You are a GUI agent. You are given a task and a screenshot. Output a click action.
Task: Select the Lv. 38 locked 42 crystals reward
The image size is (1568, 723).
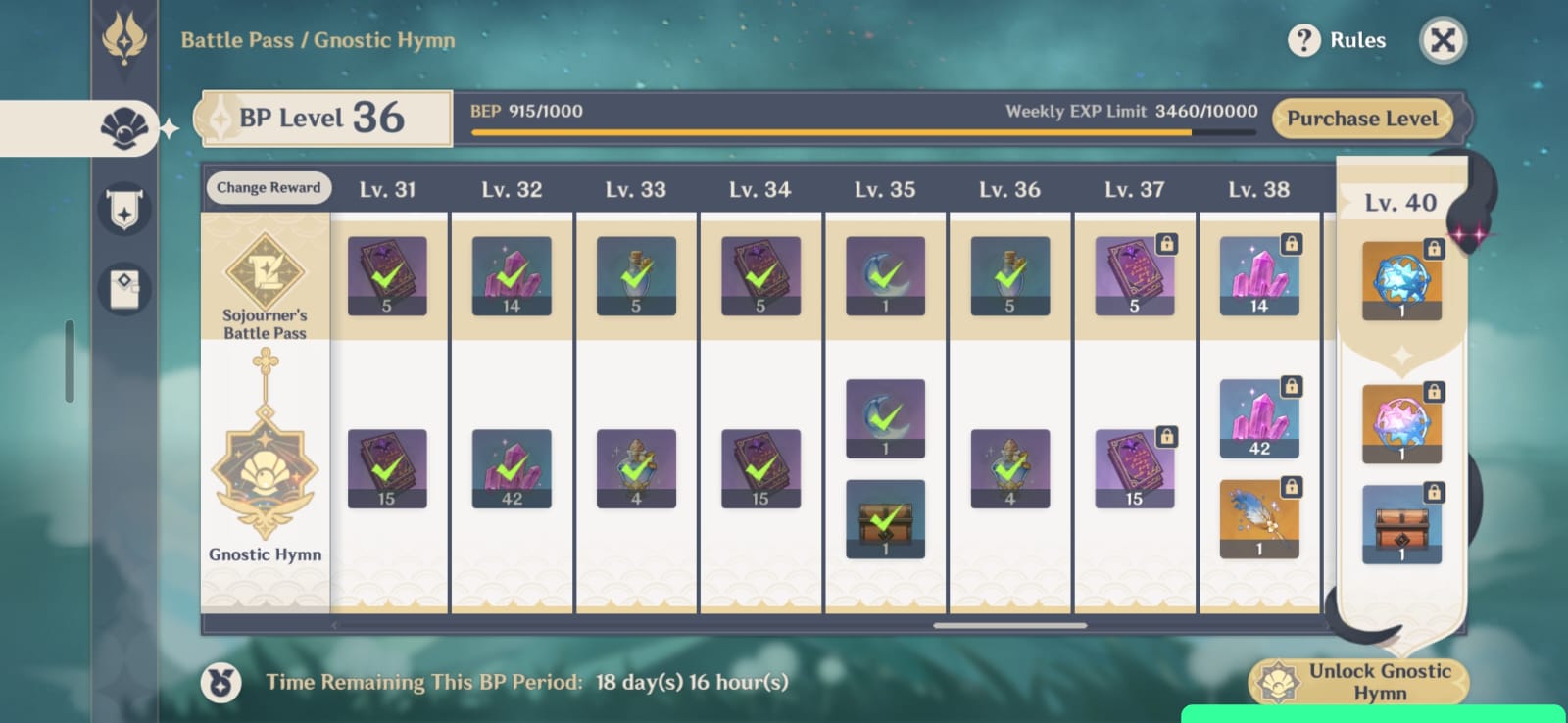(x=1259, y=418)
